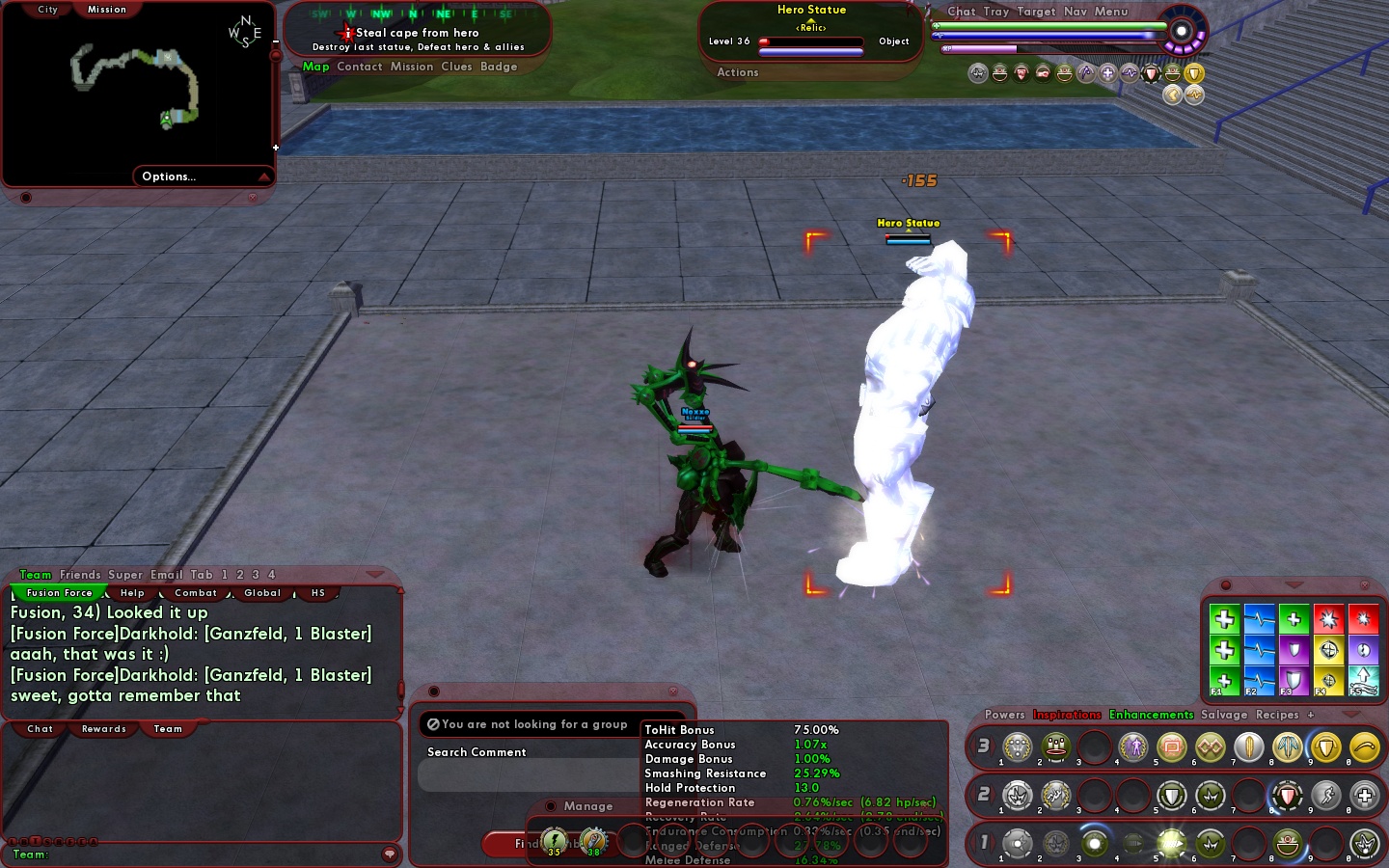Screen dimensions: 1389x868
Task: Collapse the inspiration tray using the red down arrow
Action: click(x=1294, y=584)
